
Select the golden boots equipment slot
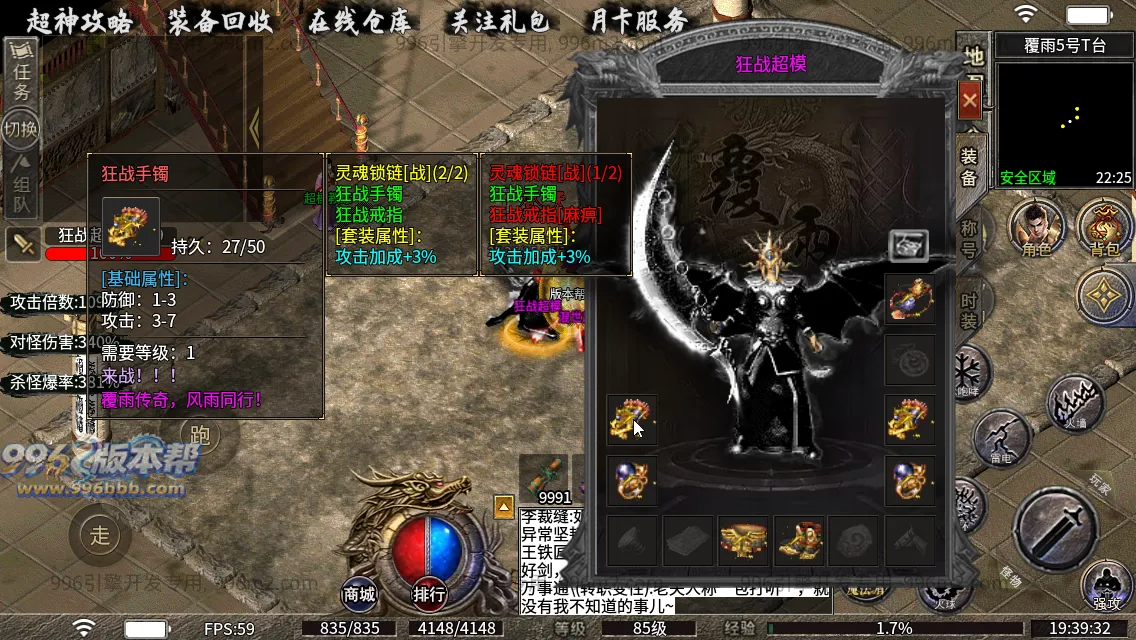point(799,541)
